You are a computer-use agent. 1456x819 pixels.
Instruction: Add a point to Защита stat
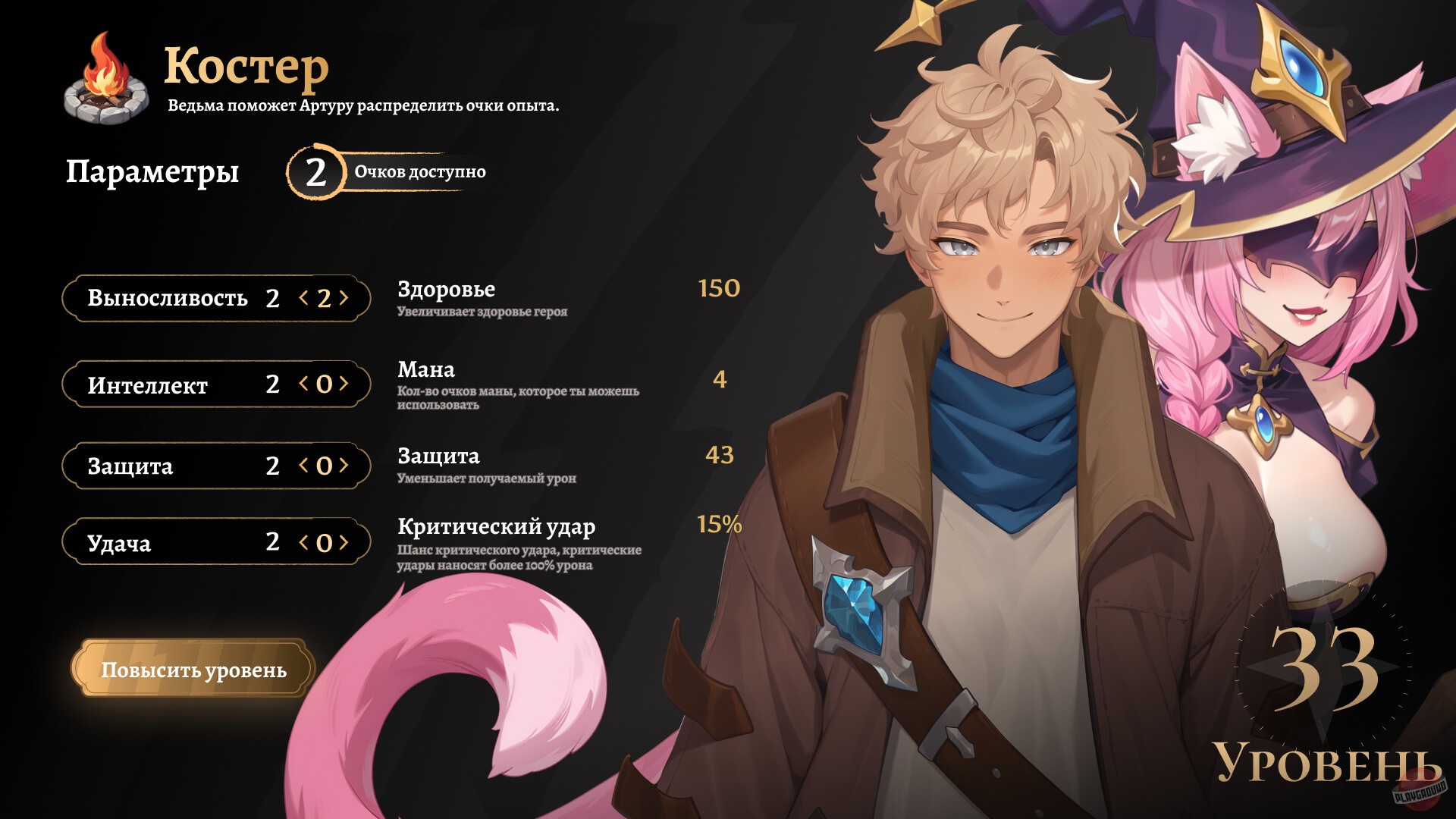[x=345, y=466]
